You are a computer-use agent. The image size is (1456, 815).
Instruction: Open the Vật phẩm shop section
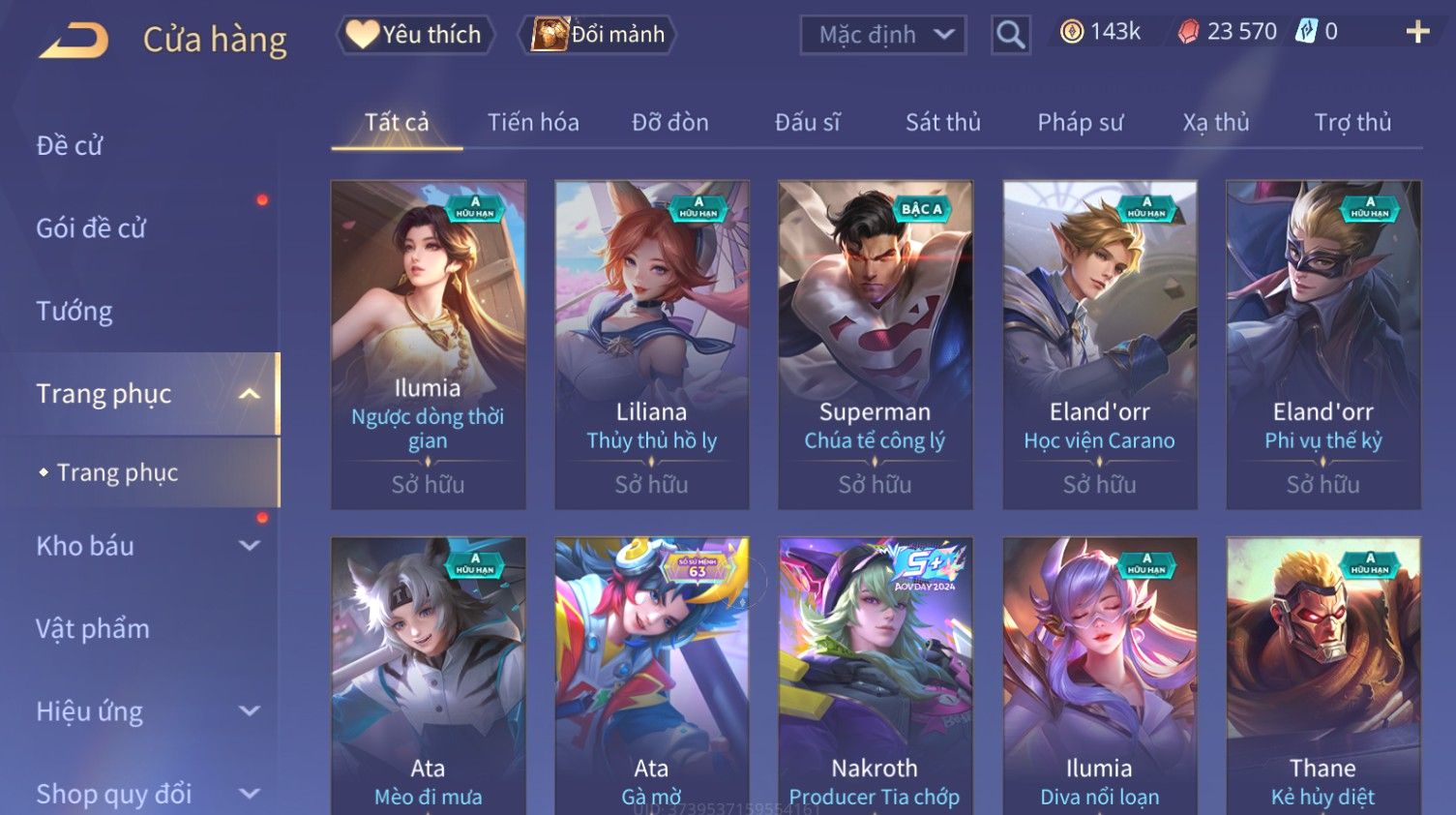coord(93,629)
